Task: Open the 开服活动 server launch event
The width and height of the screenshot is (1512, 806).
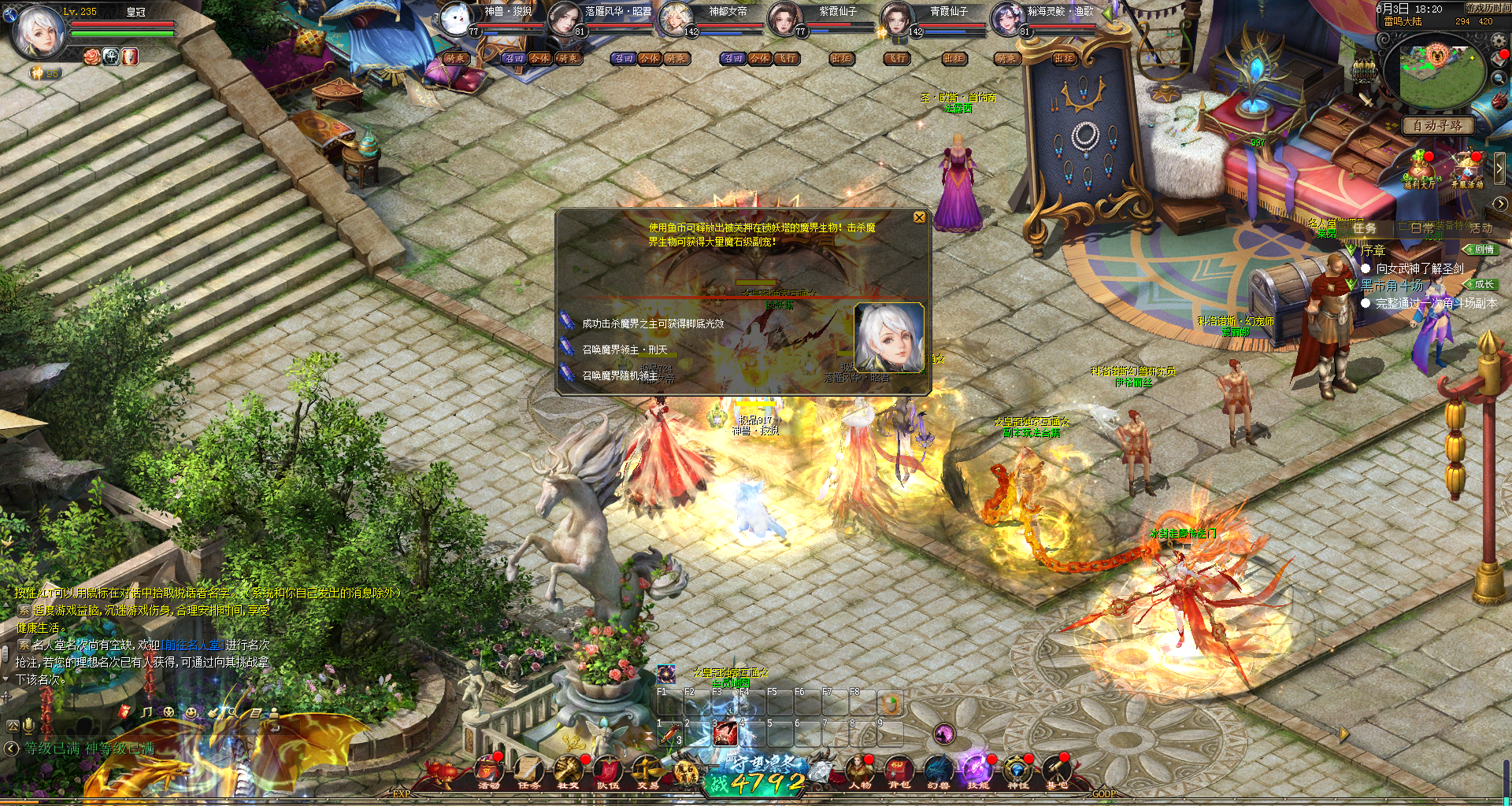Action: point(1467,171)
